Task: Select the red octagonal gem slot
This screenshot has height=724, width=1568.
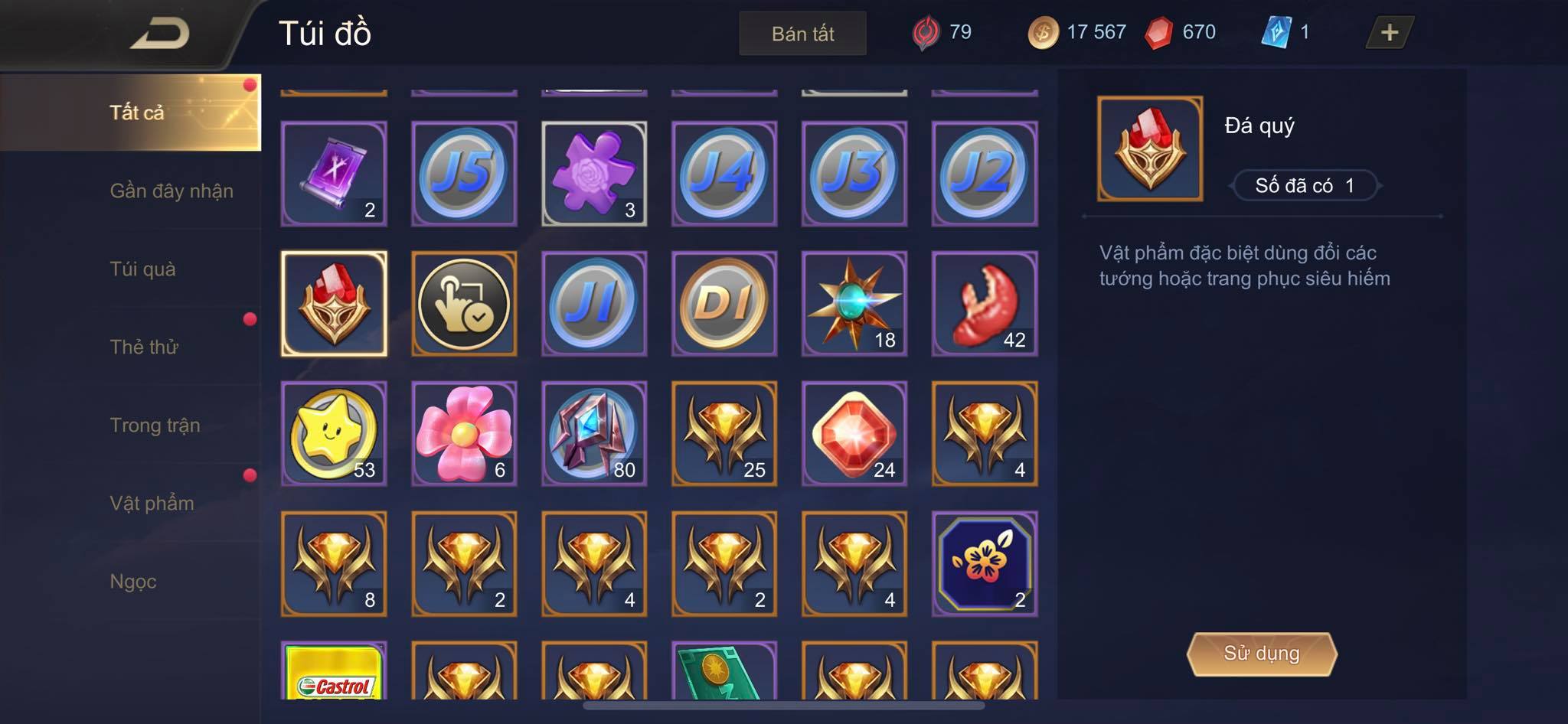Action: tap(854, 434)
